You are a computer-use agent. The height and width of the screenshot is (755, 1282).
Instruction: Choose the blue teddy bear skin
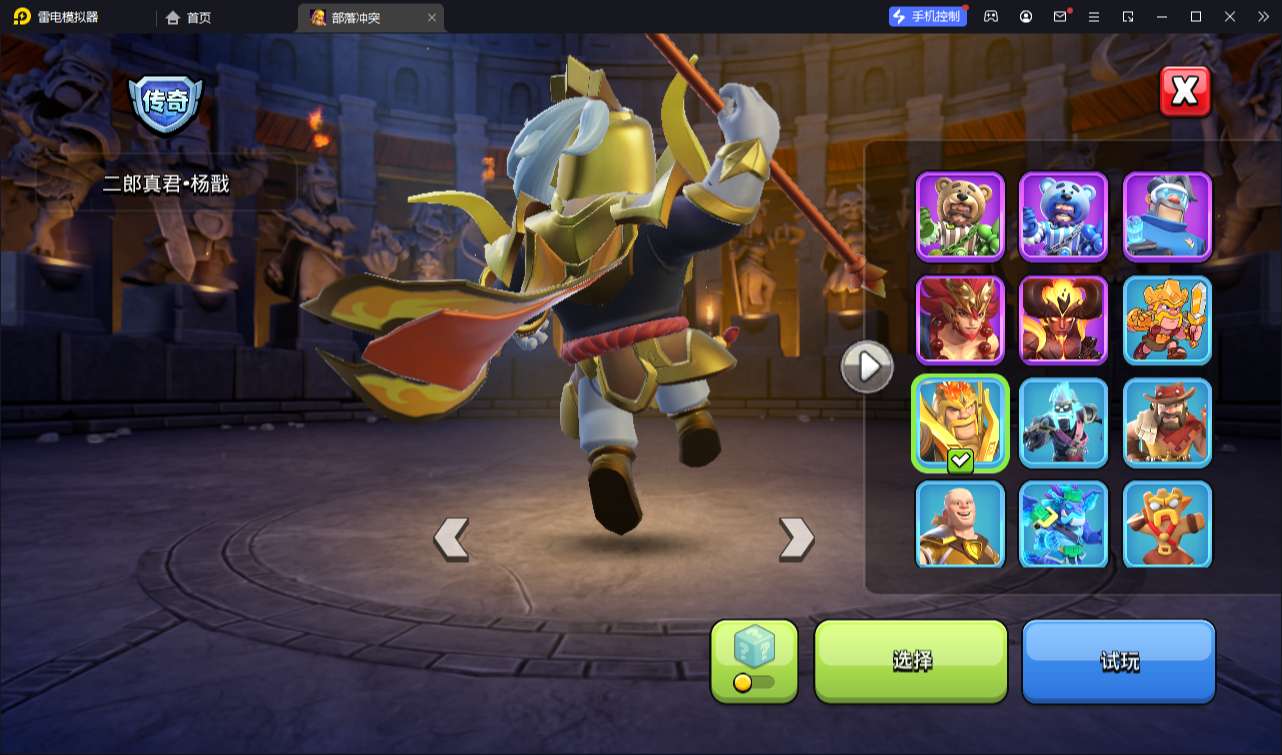1064,216
